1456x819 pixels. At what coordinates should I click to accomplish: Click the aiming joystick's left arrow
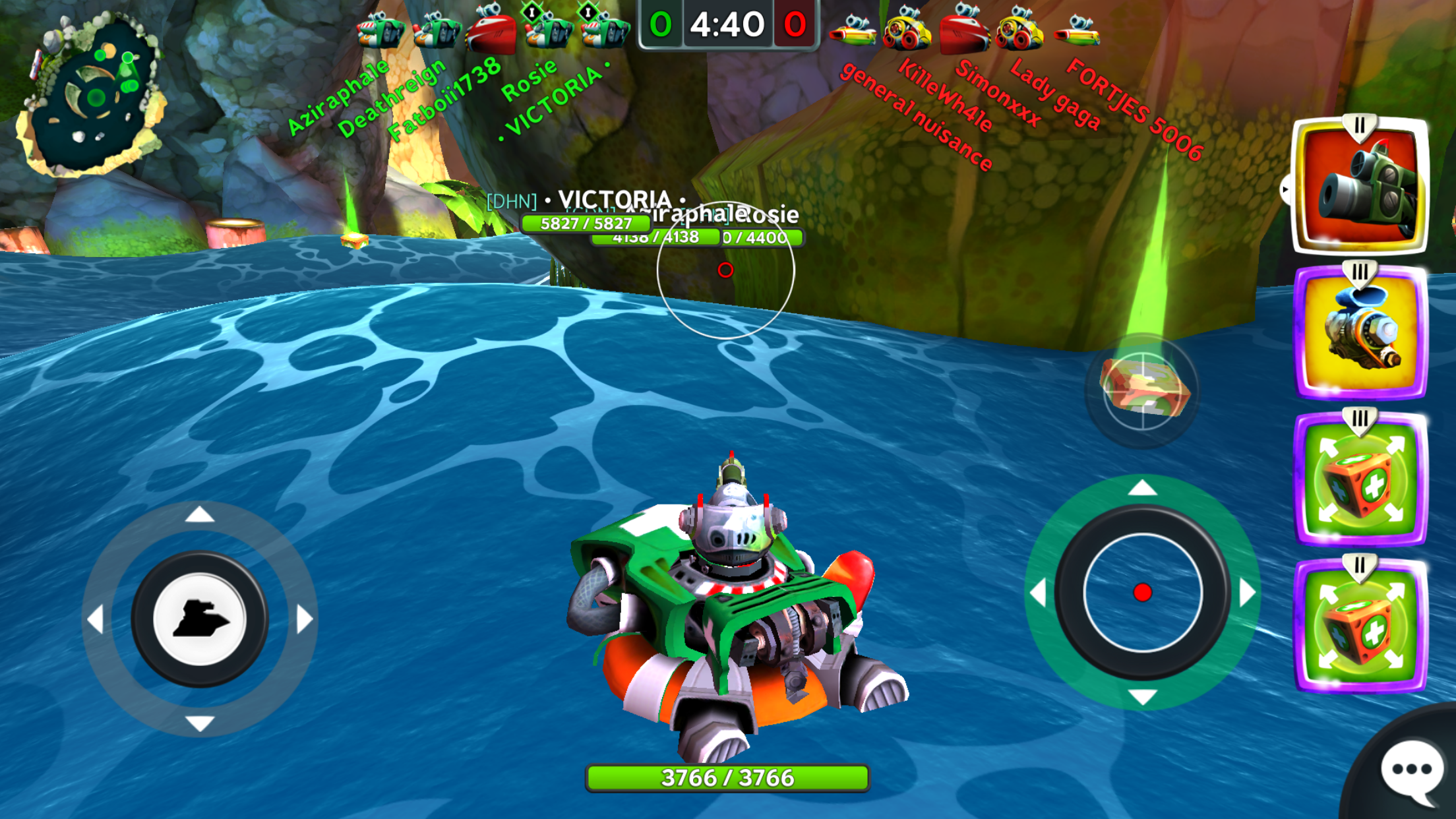tap(1039, 592)
